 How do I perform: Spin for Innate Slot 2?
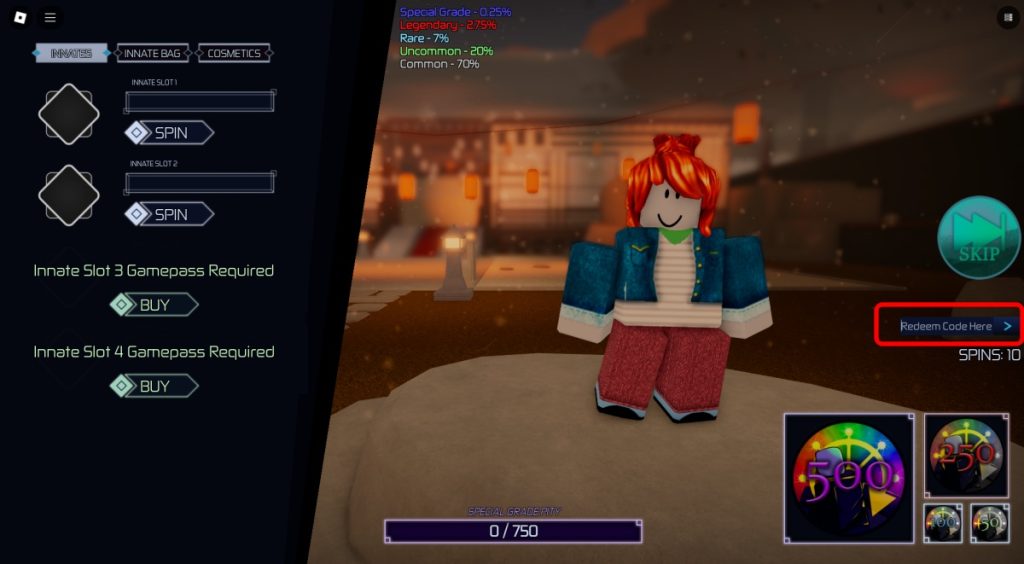(x=169, y=214)
